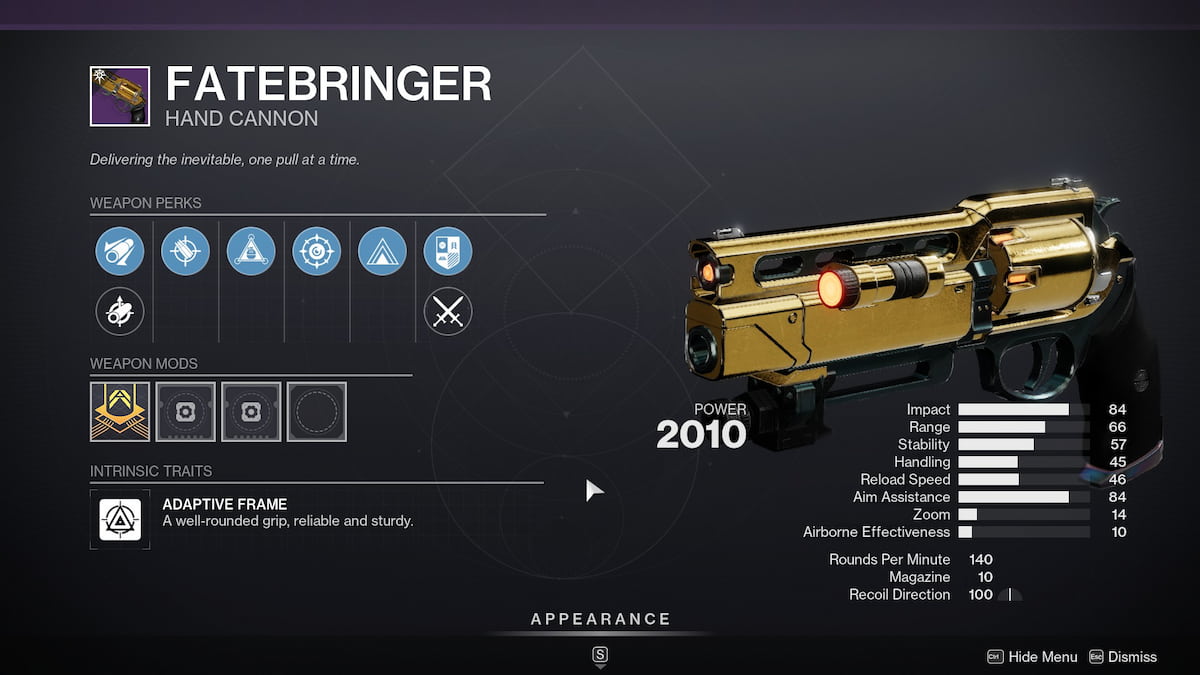Inspect the triangle-and-grenade perk
1200x675 pixels.
(251, 250)
